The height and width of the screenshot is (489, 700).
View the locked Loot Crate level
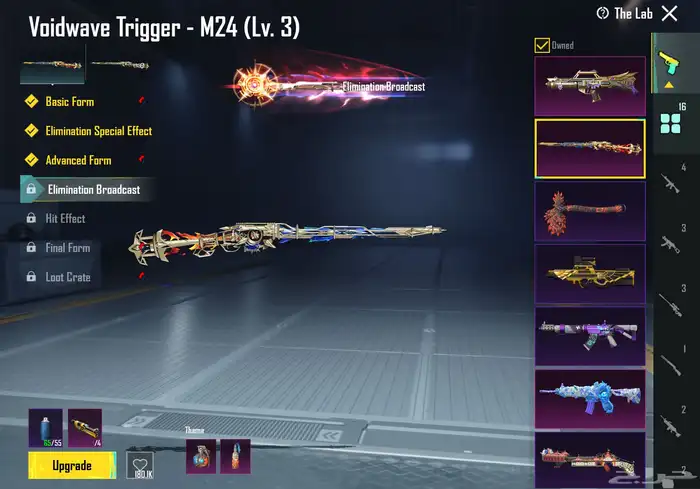click(x=67, y=277)
